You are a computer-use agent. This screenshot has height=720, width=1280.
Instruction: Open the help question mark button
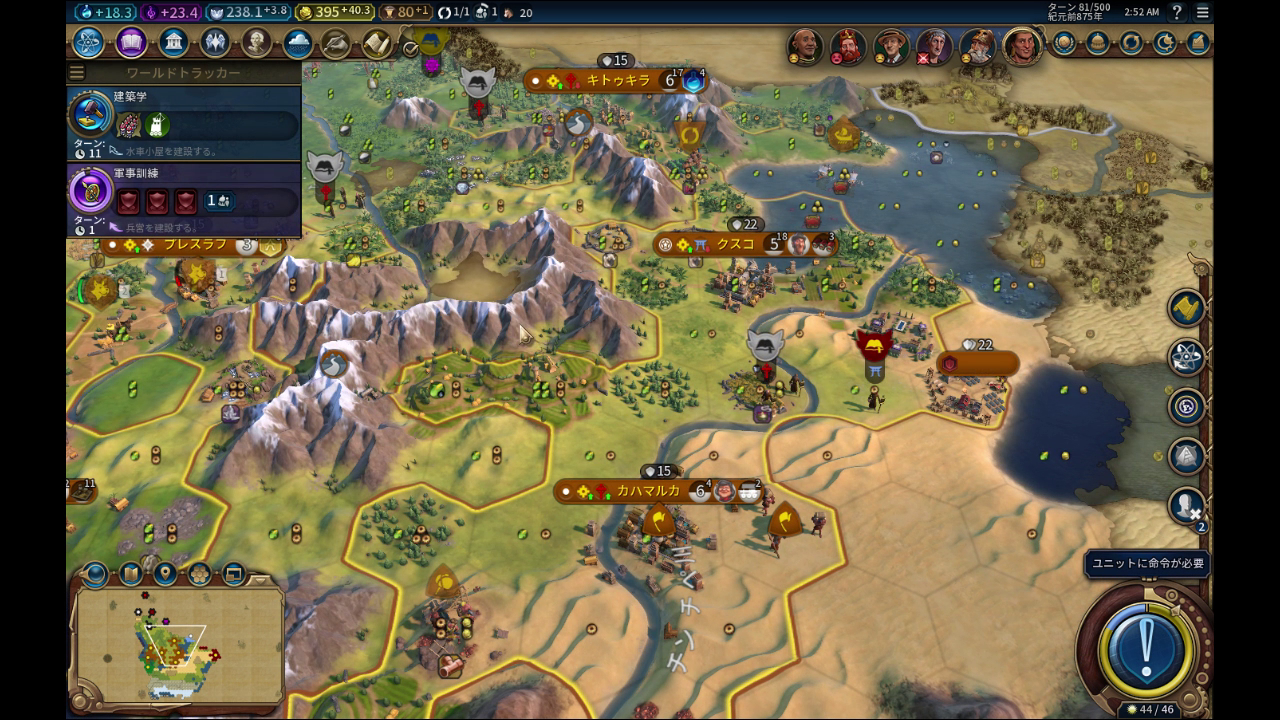pos(1177,12)
